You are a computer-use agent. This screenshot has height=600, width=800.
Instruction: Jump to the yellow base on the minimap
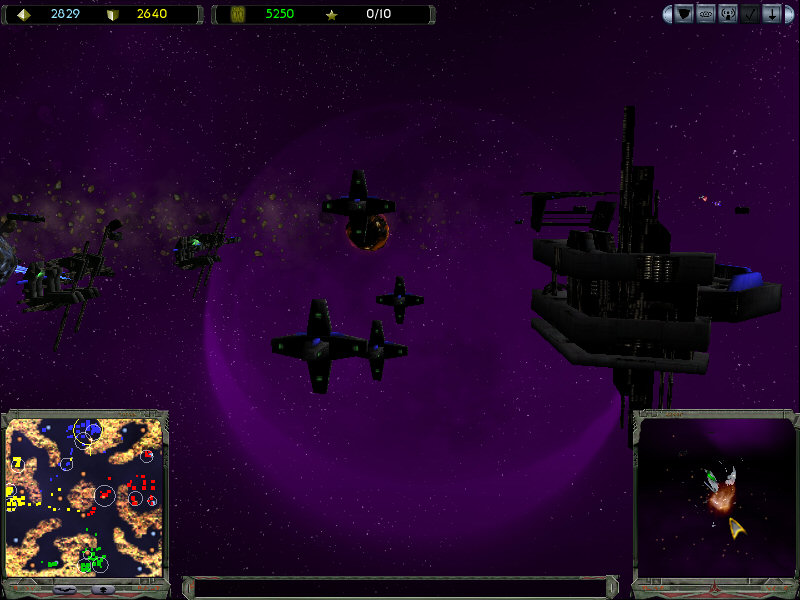click(x=16, y=497)
